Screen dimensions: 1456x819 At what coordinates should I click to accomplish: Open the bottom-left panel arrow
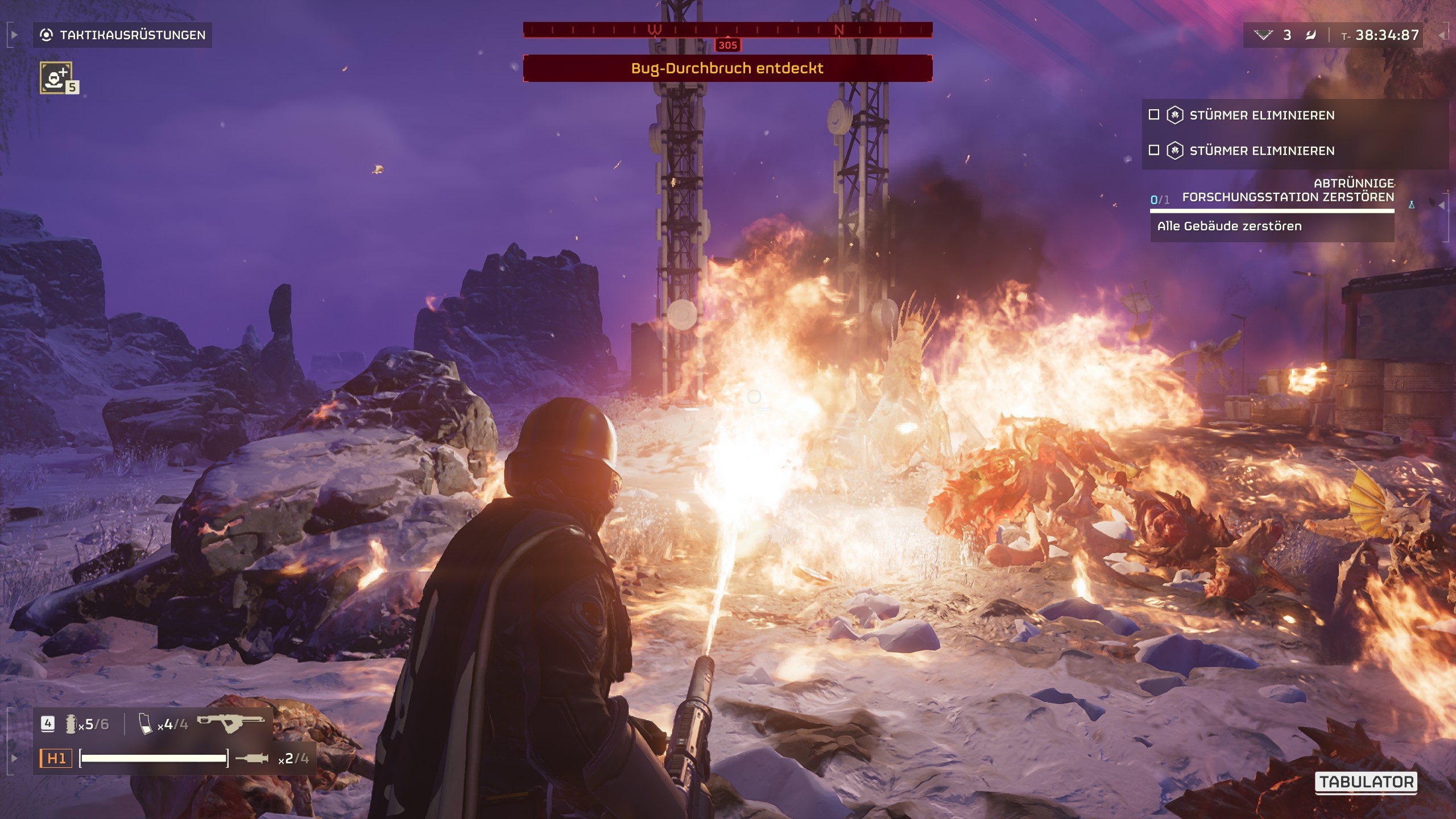14,759
